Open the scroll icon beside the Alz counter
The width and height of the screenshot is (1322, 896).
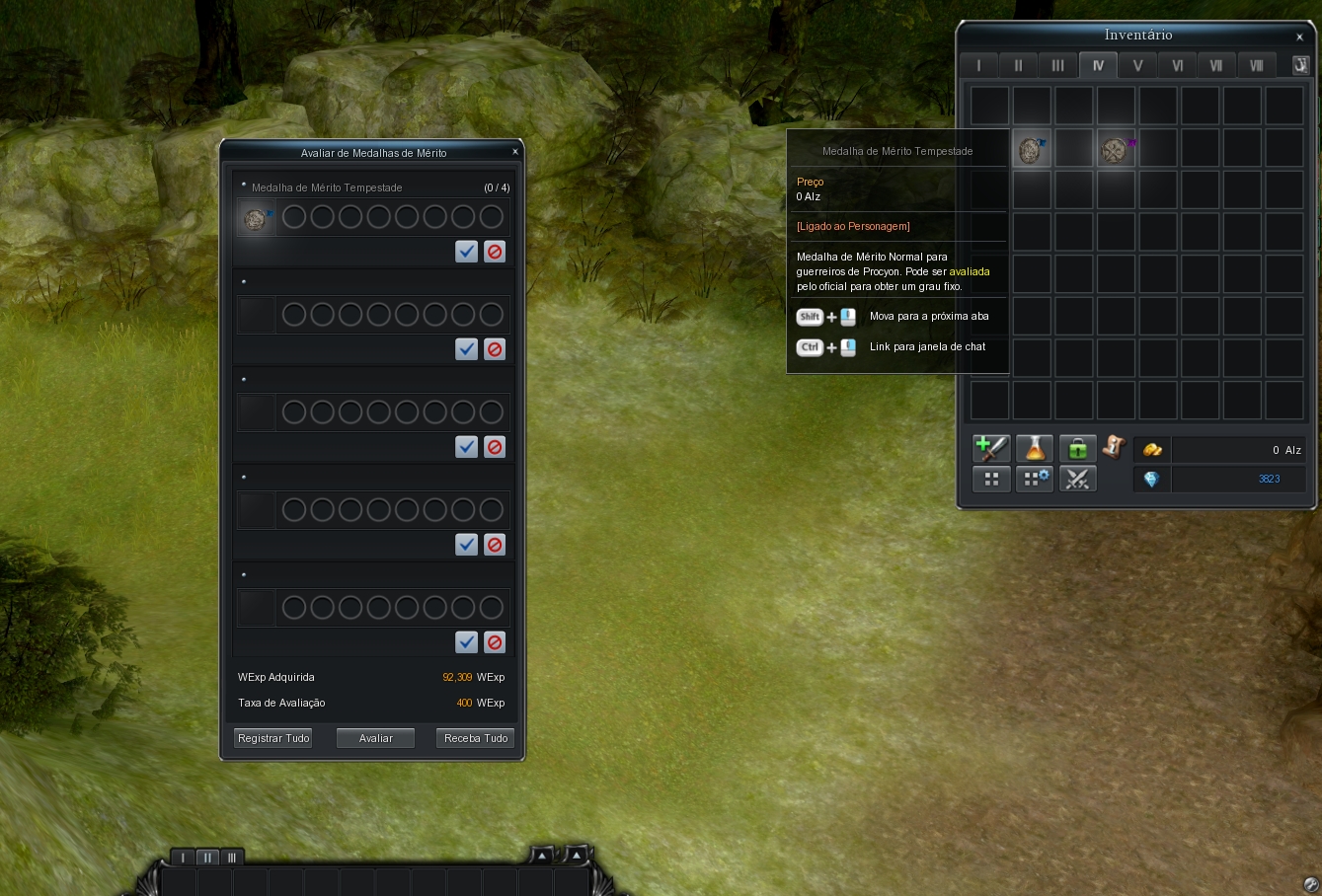coord(1115,447)
